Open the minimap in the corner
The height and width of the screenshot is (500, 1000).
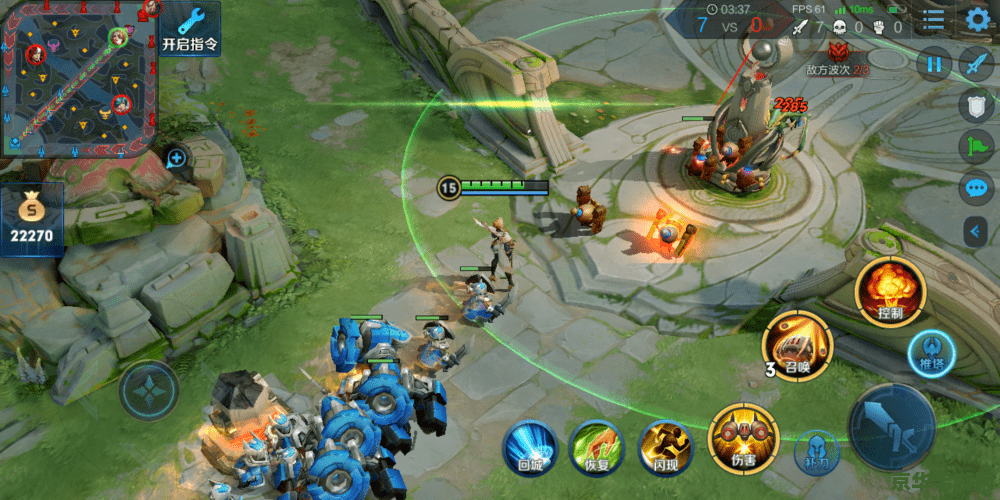(78, 78)
